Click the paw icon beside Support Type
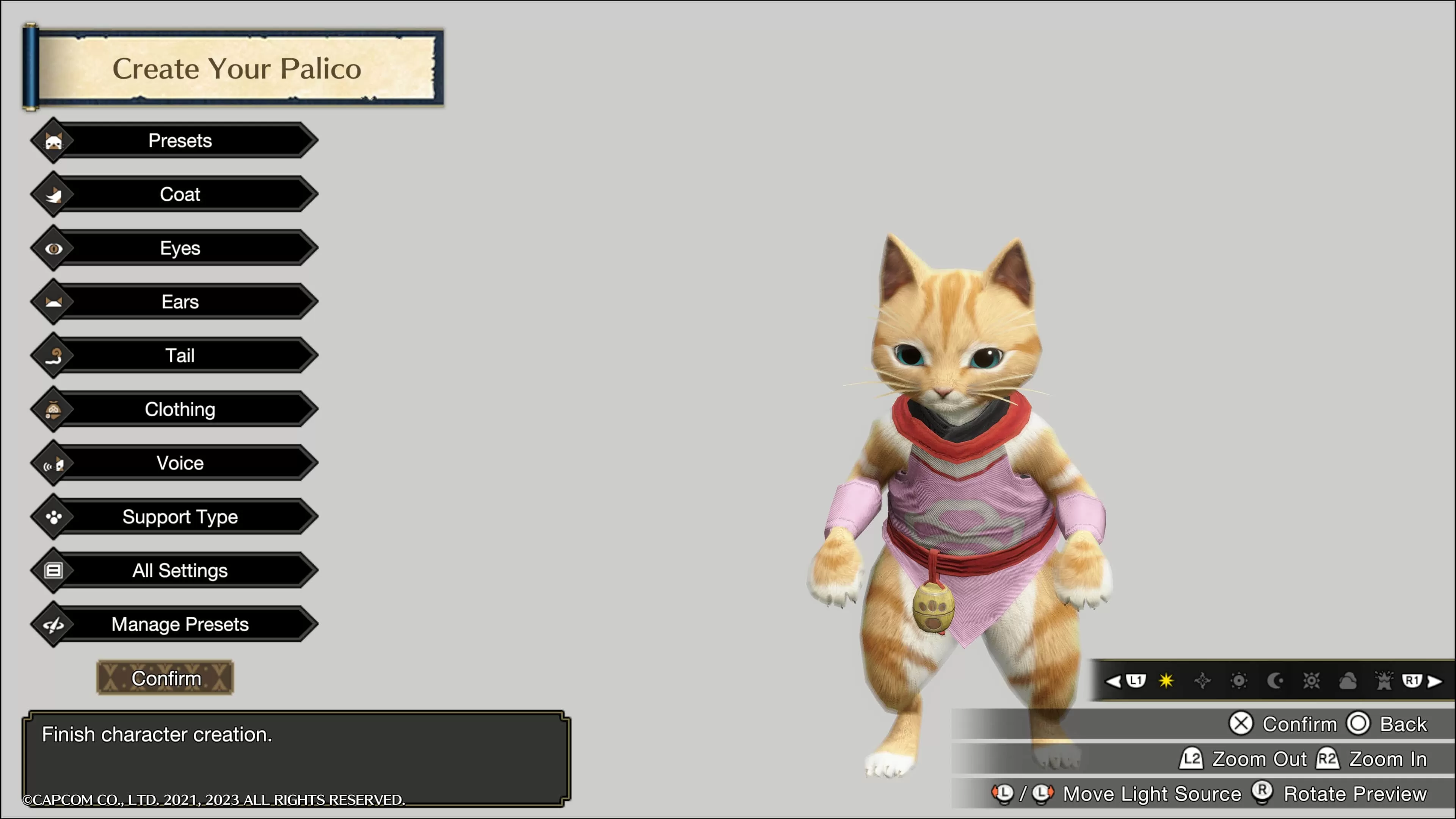Screen dimensions: 1456x819 (54, 516)
